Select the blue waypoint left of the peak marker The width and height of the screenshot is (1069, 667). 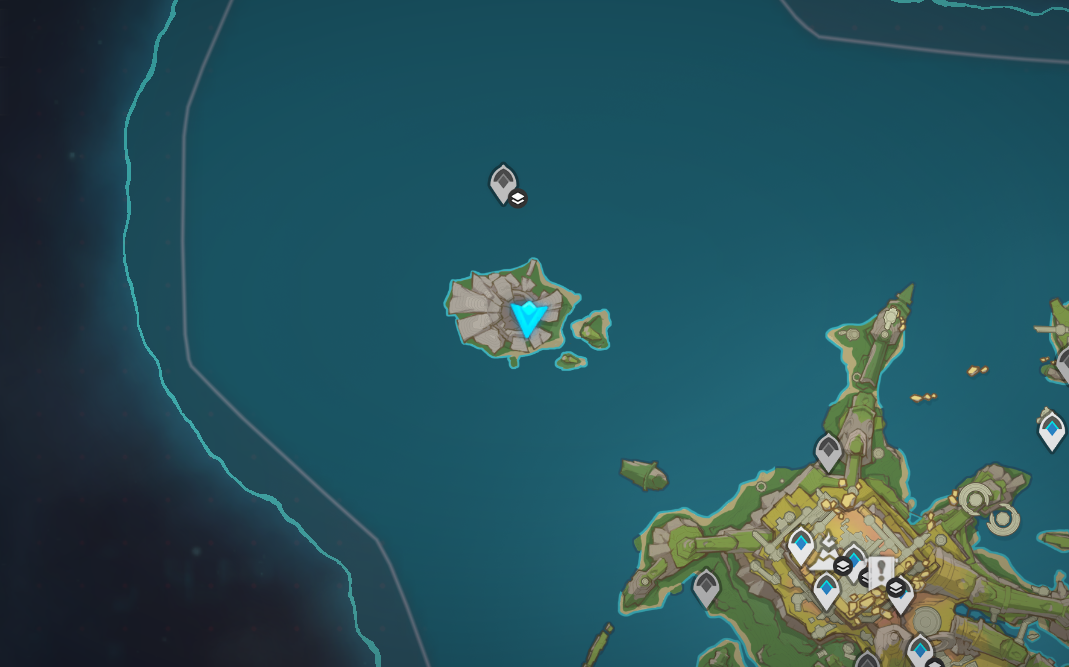(x=800, y=545)
